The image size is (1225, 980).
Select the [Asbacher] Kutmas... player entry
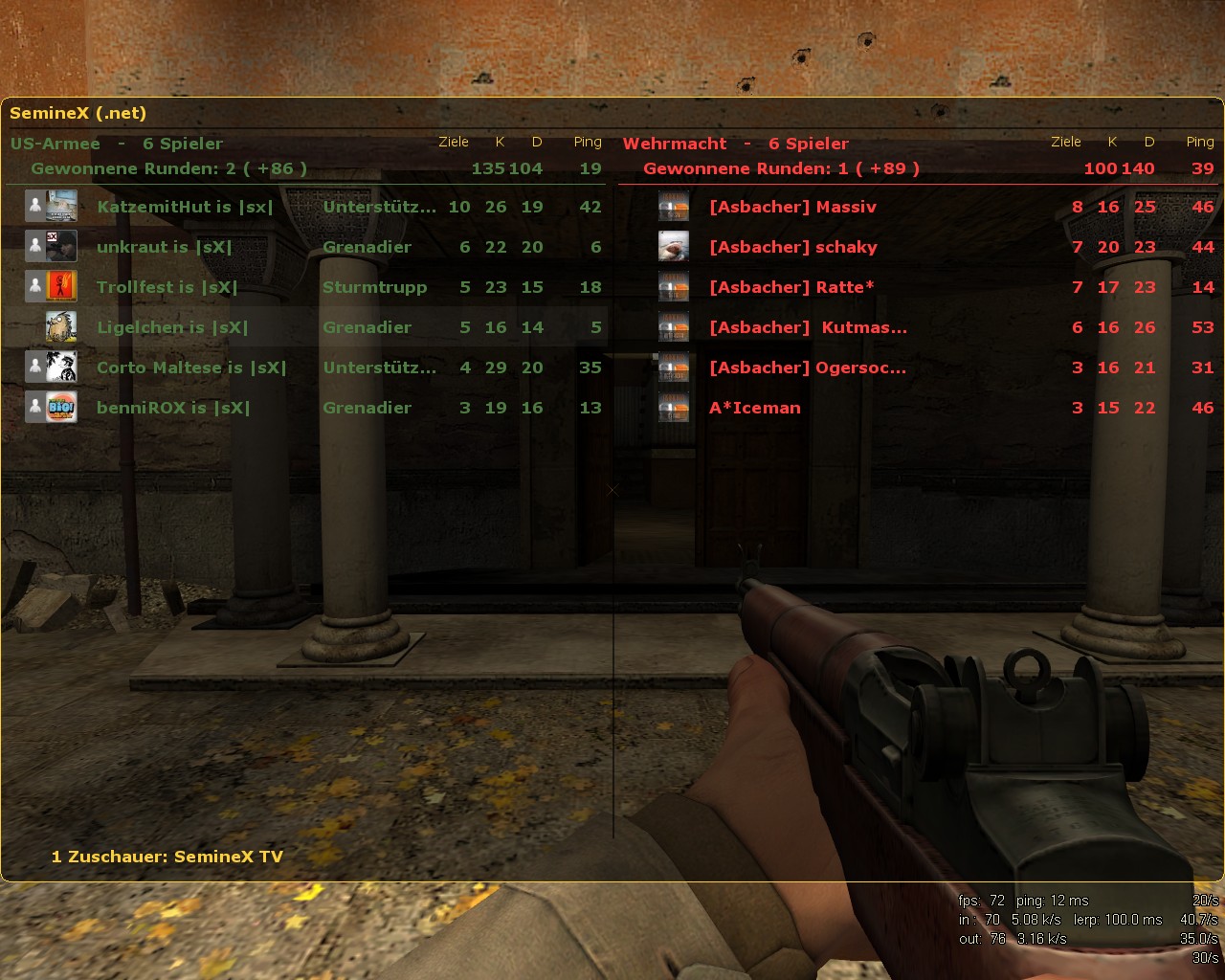coord(808,327)
